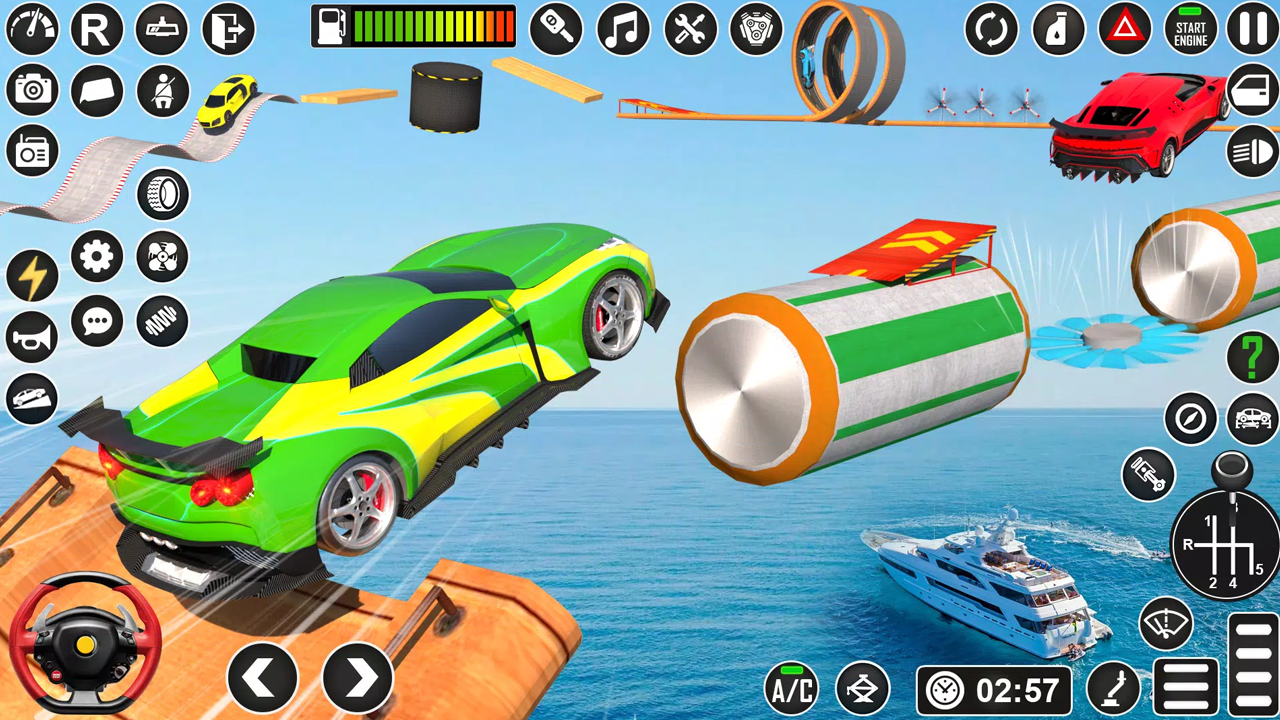Pause the game
This screenshot has height=720, width=1280.
coord(1254,30)
